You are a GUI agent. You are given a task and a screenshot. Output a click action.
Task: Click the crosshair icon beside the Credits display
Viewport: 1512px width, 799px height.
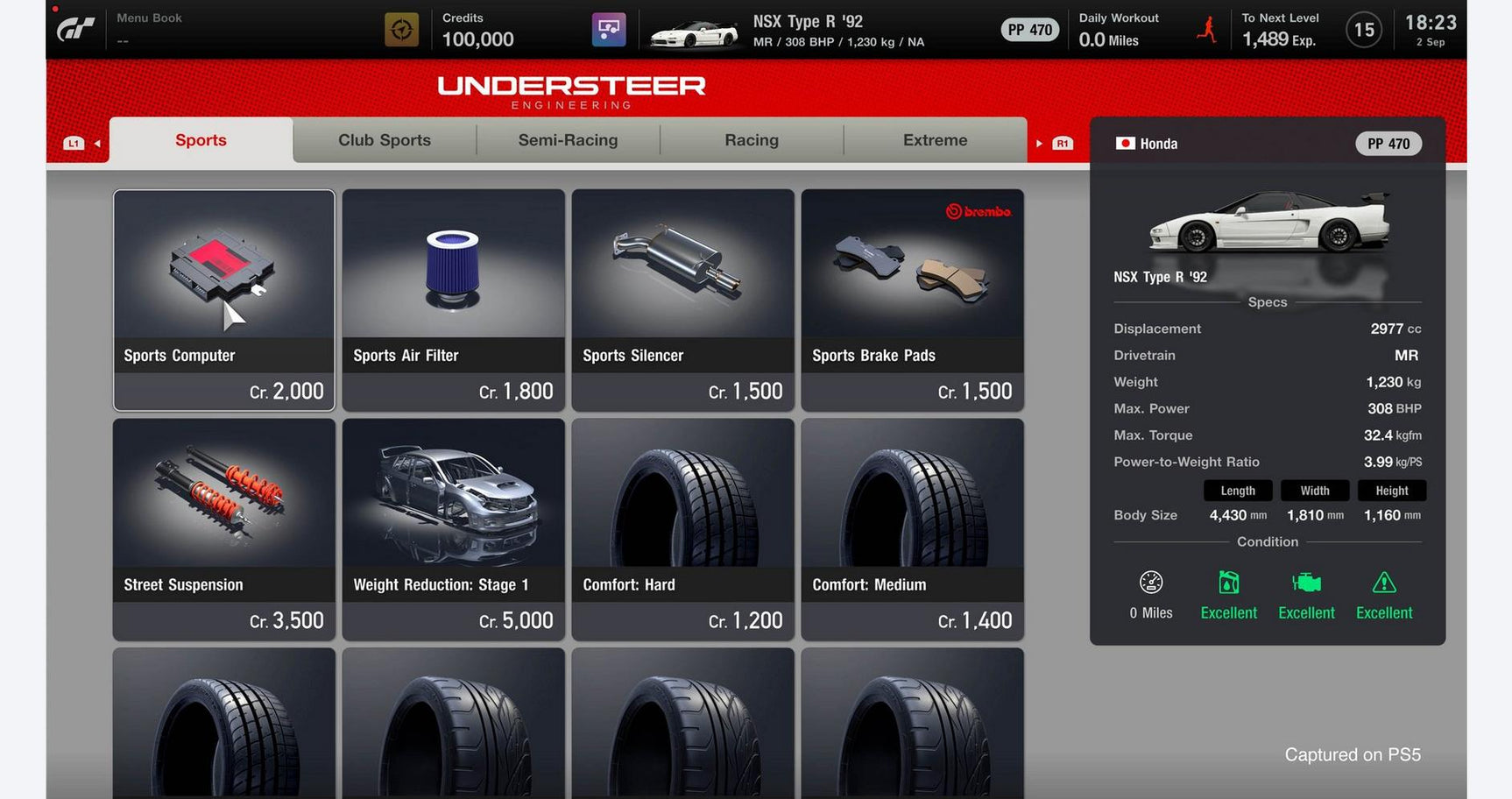[403, 29]
